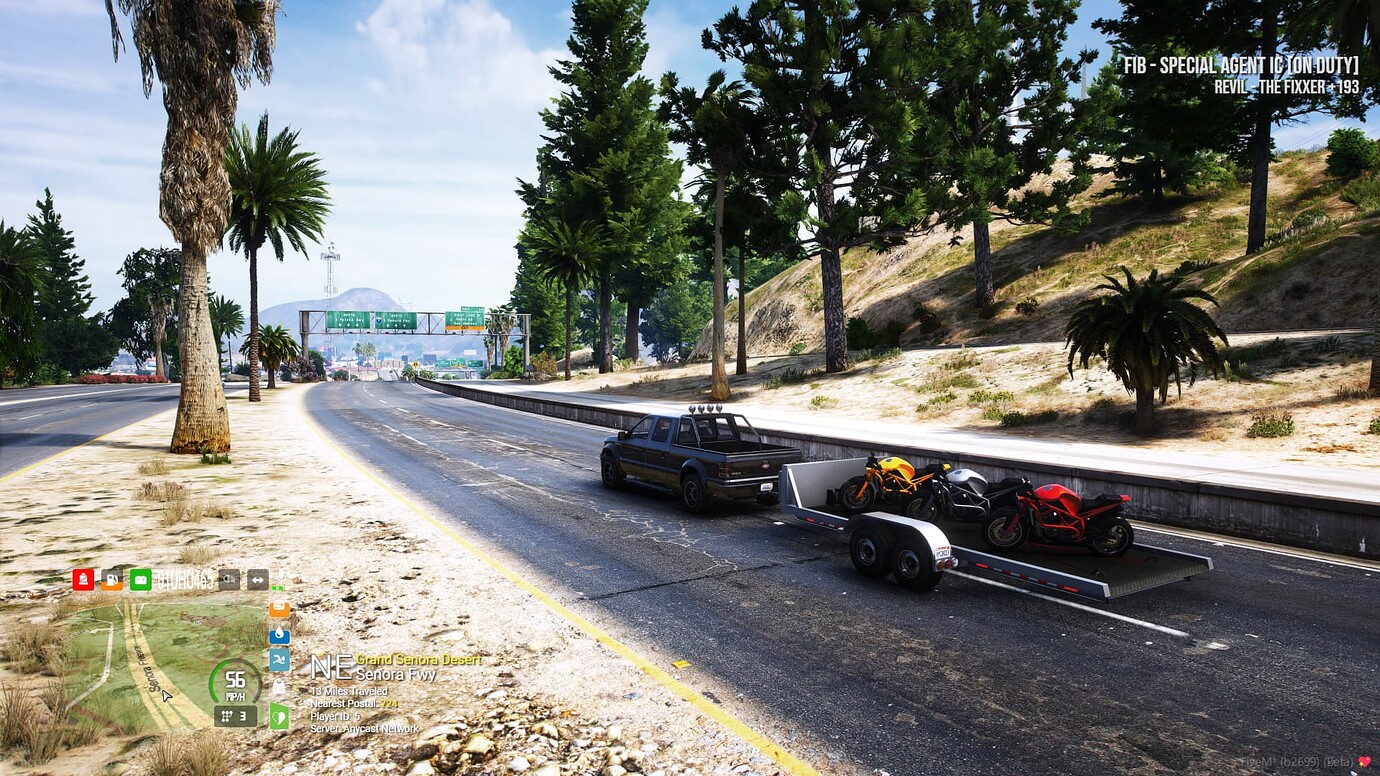Viewport: 1380px width, 776px height.
Task: Click the swimming stamina icon
Action: click(279, 660)
